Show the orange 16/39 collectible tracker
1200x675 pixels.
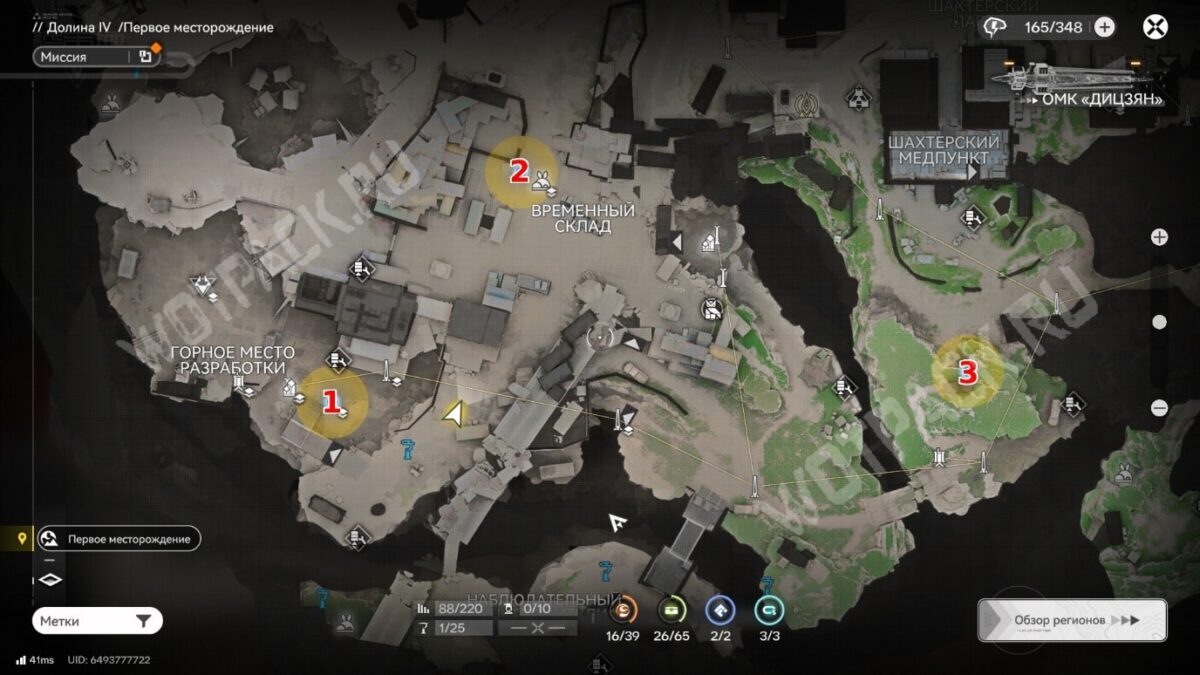coord(623,611)
